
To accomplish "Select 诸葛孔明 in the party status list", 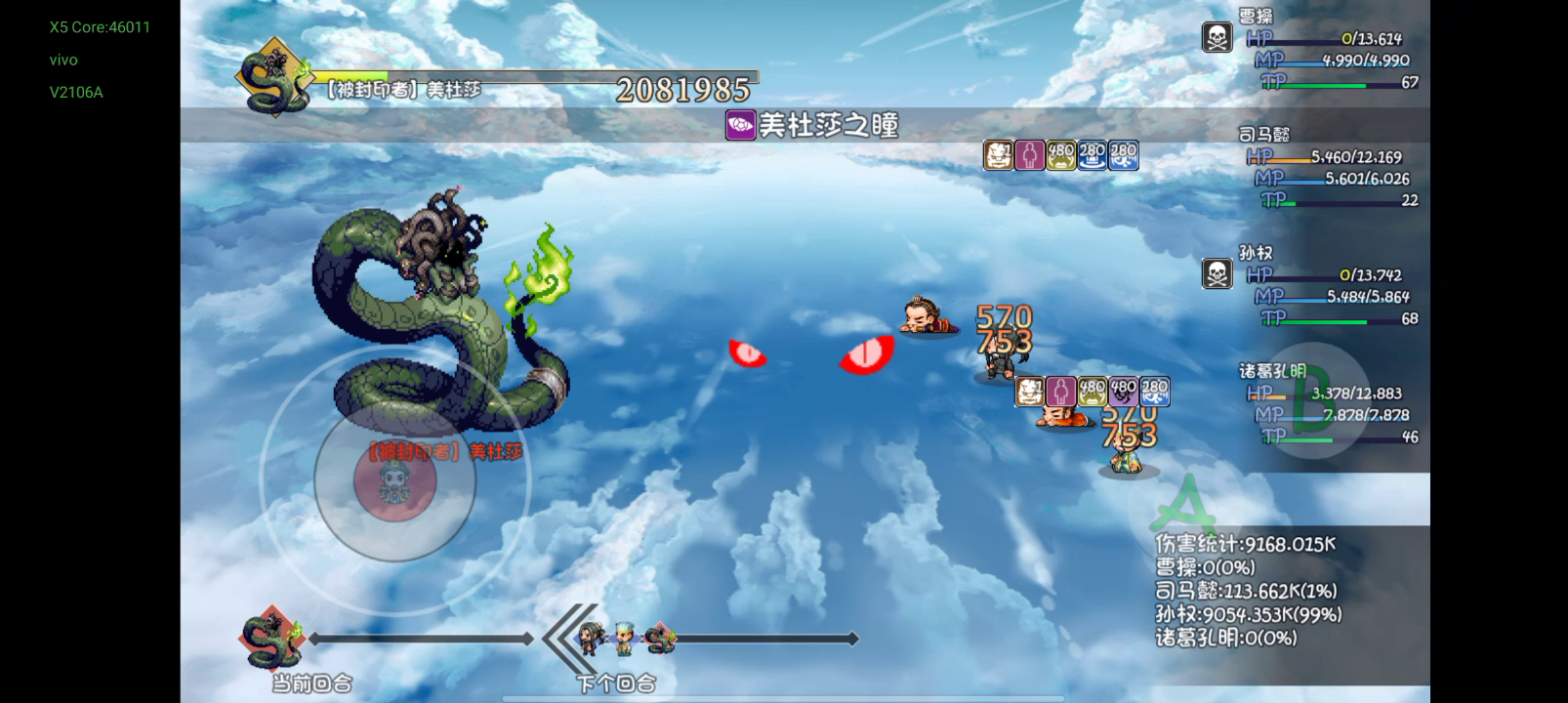I will (x=1272, y=371).
